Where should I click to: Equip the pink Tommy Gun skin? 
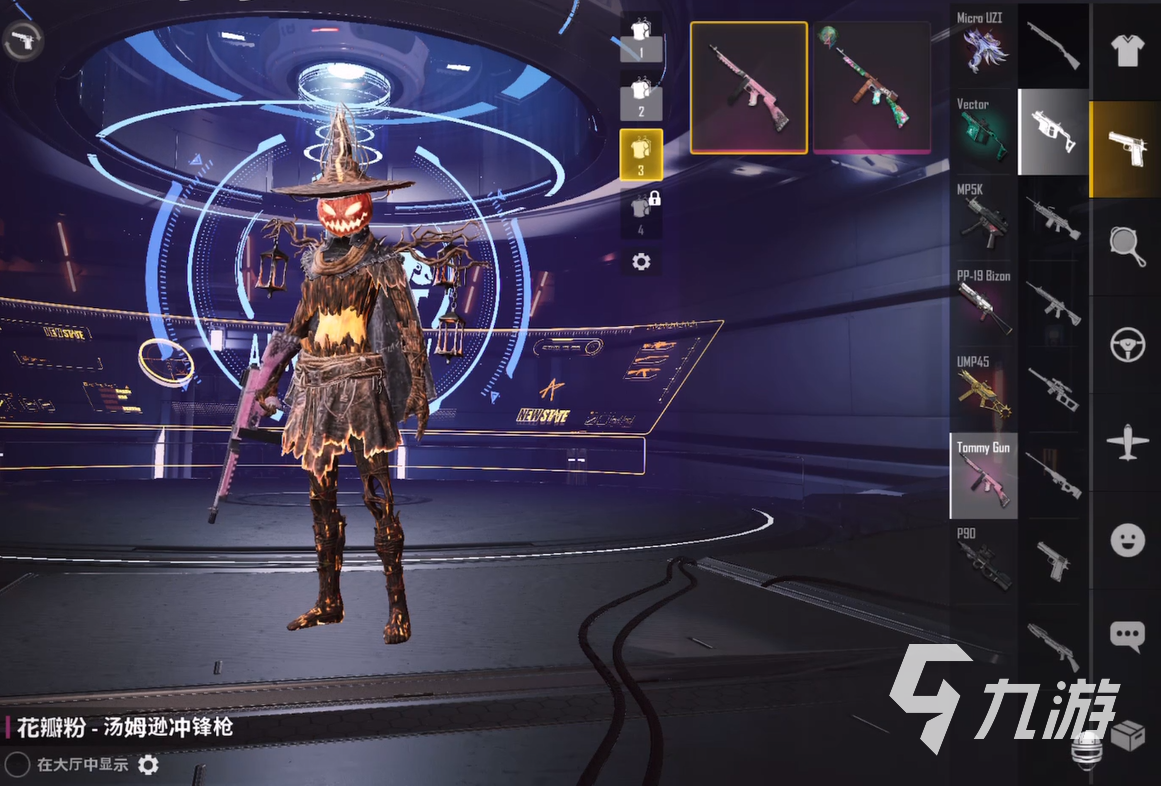click(748, 88)
